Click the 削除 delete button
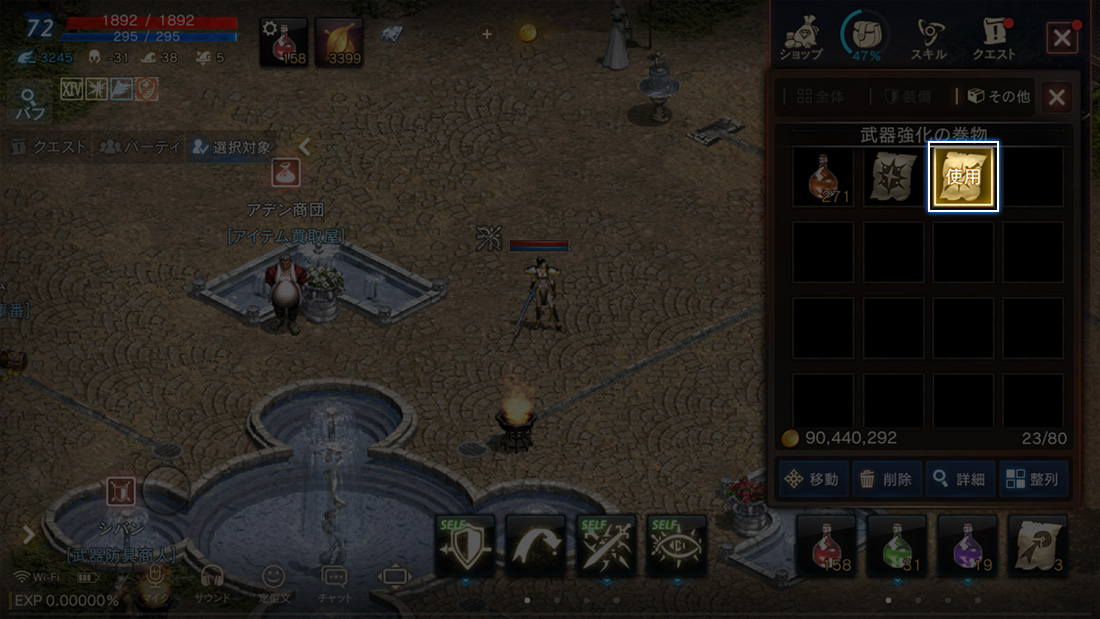The height and width of the screenshot is (619, 1100). 886,479
